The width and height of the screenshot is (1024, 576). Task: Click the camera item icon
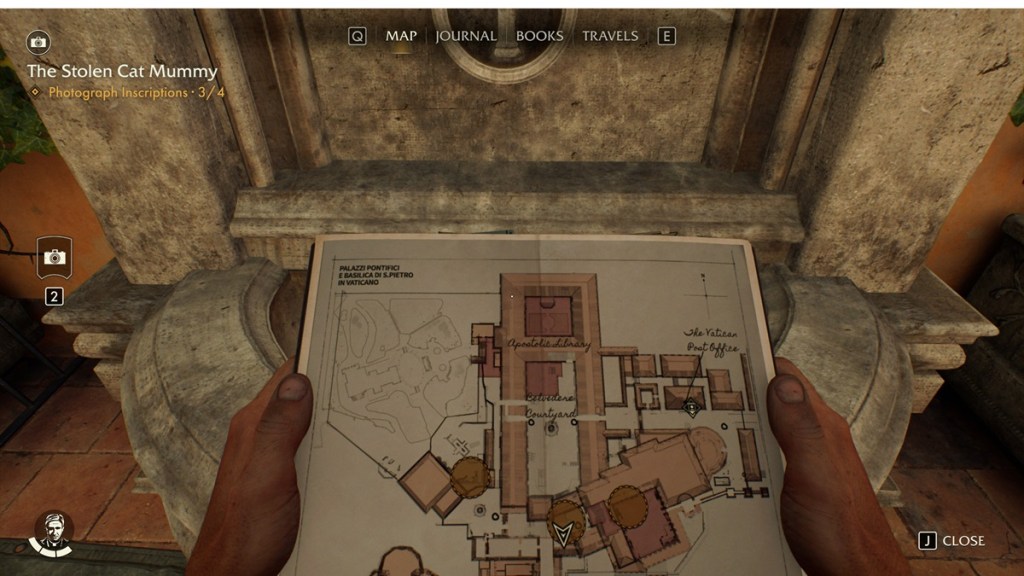(x=55, y=258)
